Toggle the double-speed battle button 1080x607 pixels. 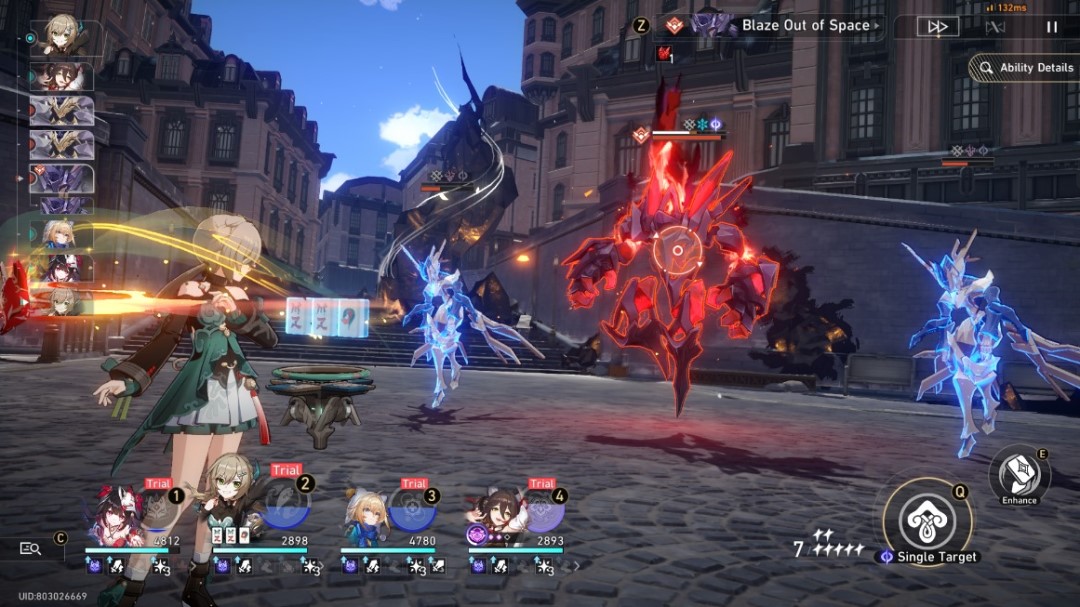937,27
